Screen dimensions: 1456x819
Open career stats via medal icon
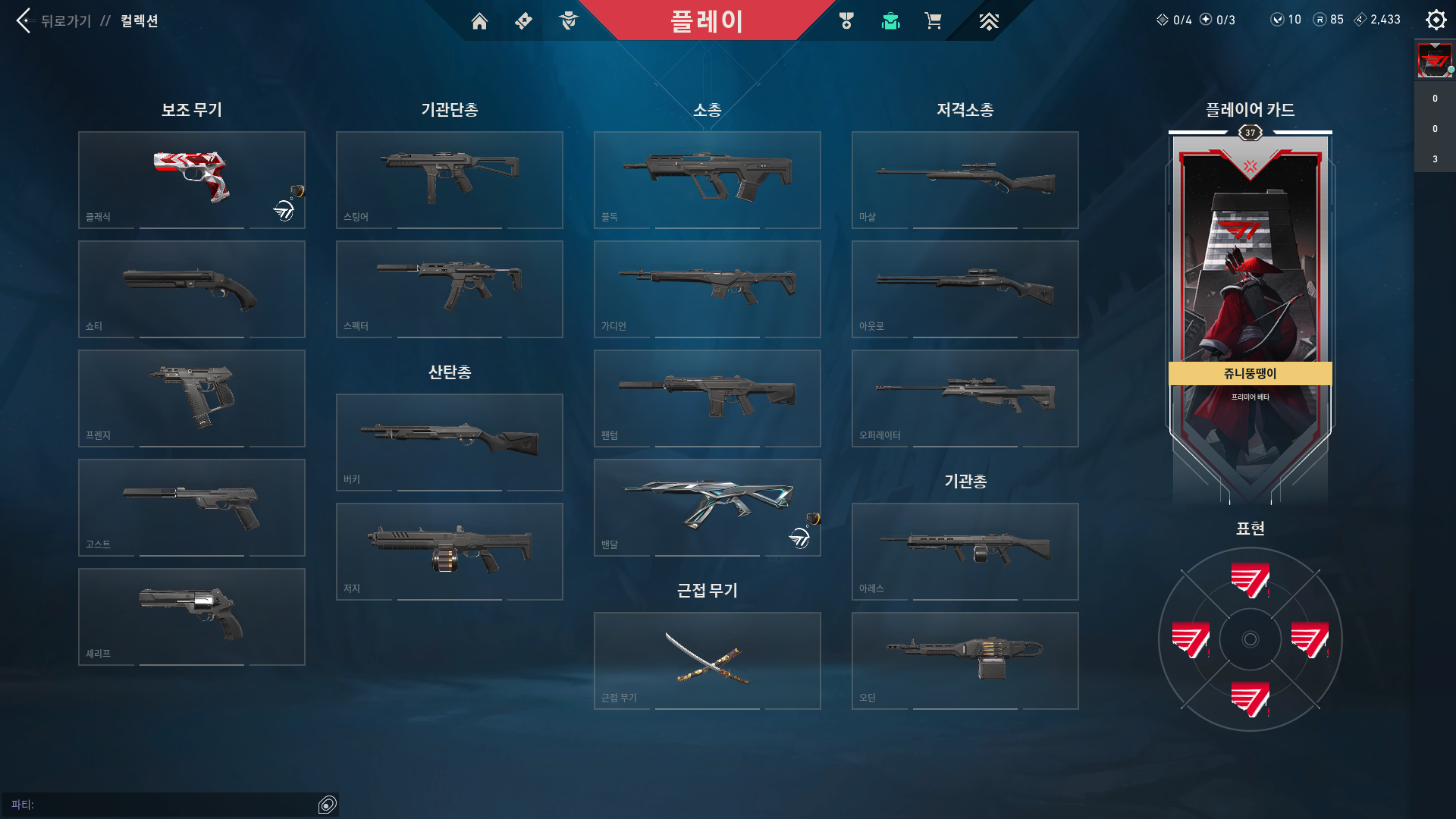847,20
